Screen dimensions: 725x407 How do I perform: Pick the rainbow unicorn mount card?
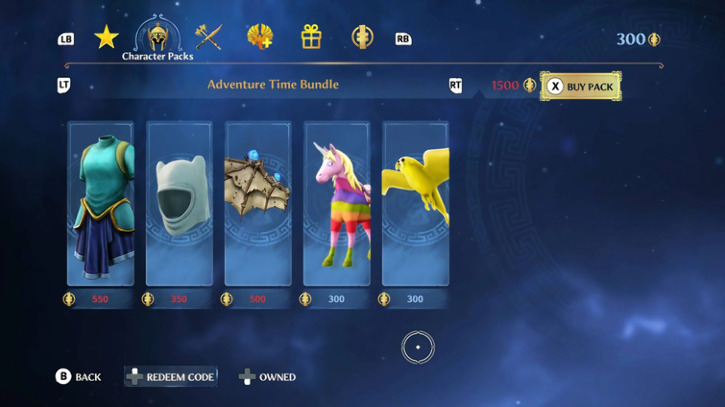point(337,204)
